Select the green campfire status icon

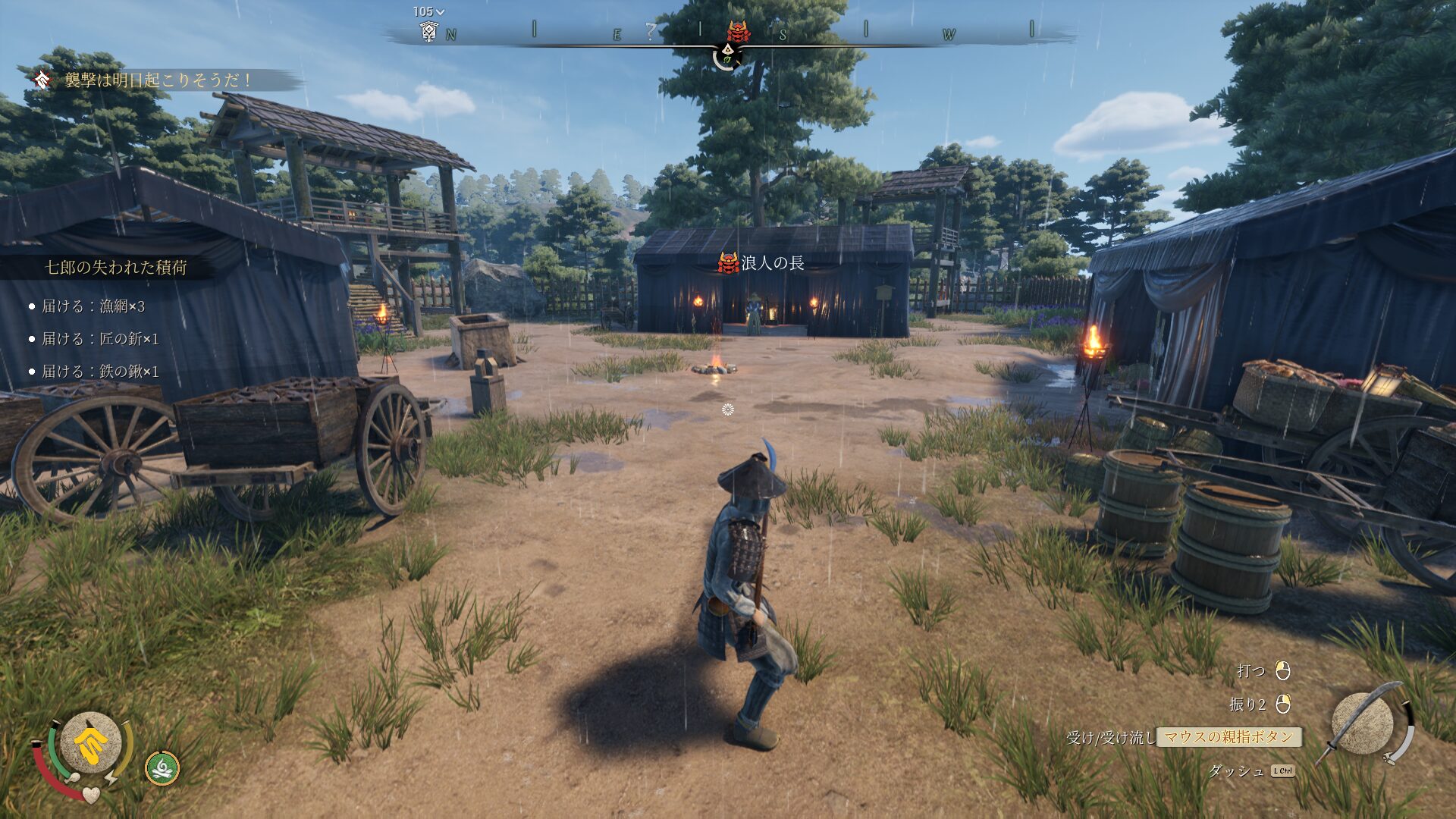click(162, 768)
